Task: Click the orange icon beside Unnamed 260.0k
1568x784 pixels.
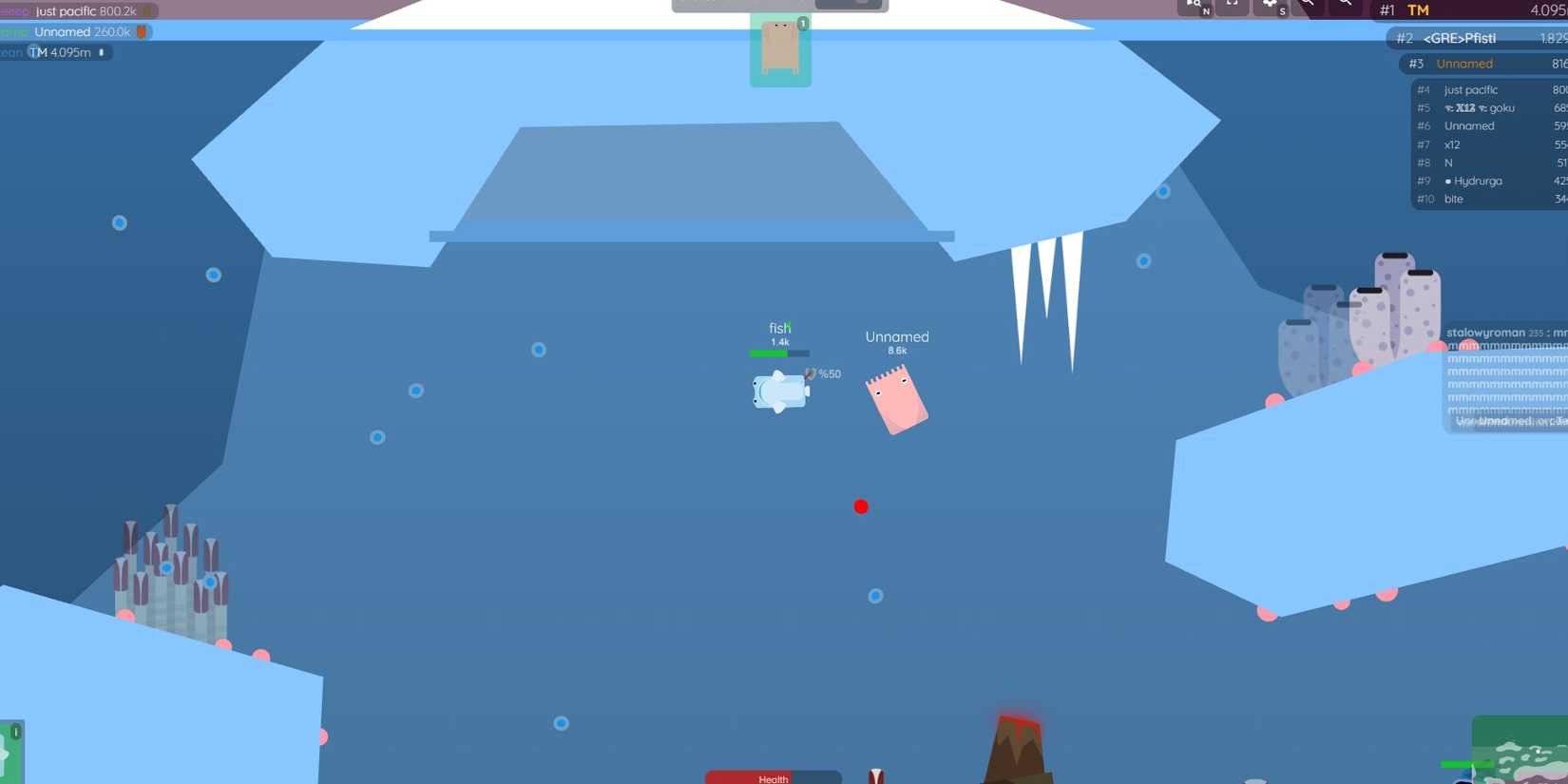Action: click(x=143, y=31)
